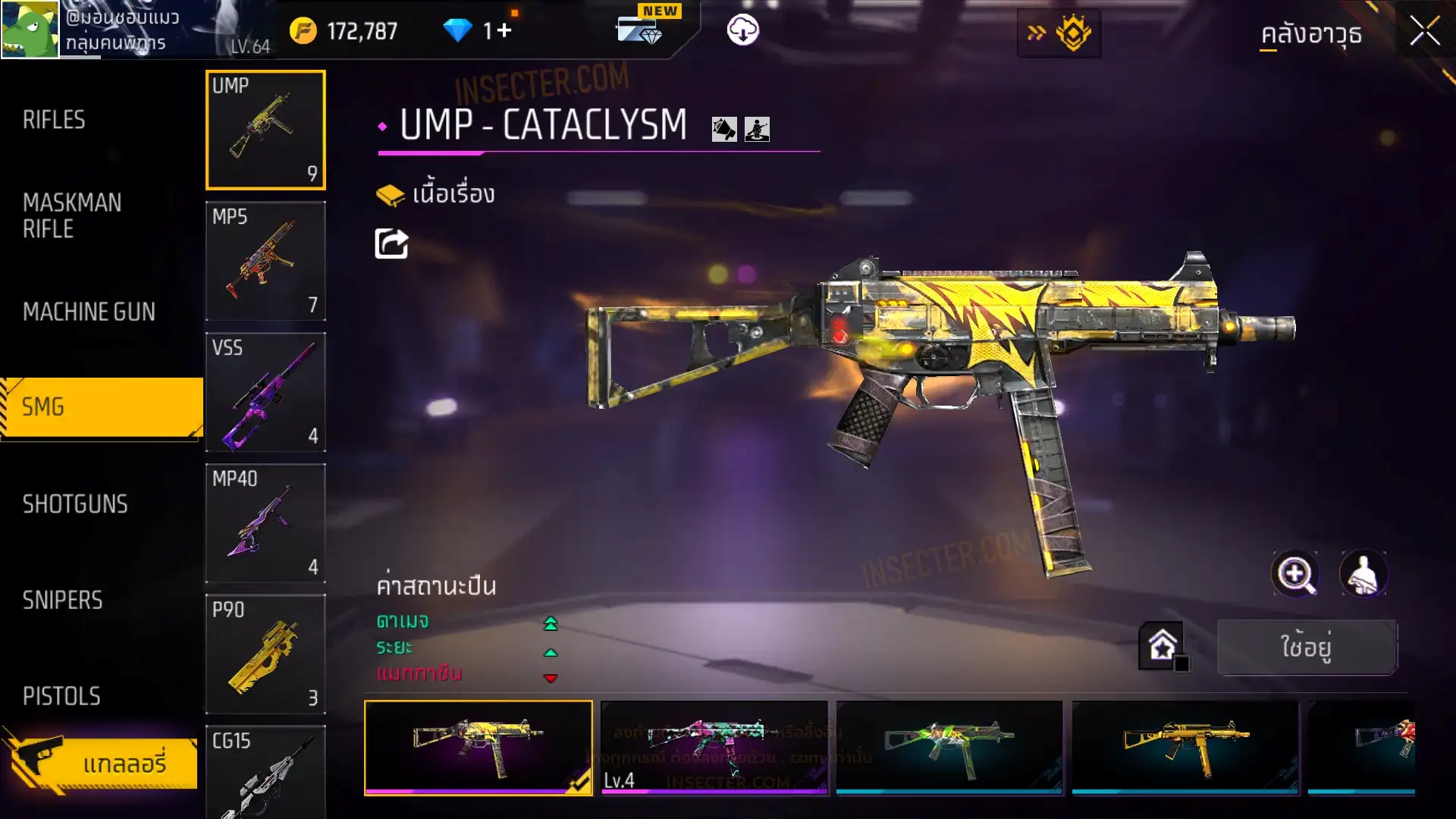Choose the all-gold UMP skin thumbnail

tap(1185, 747)
